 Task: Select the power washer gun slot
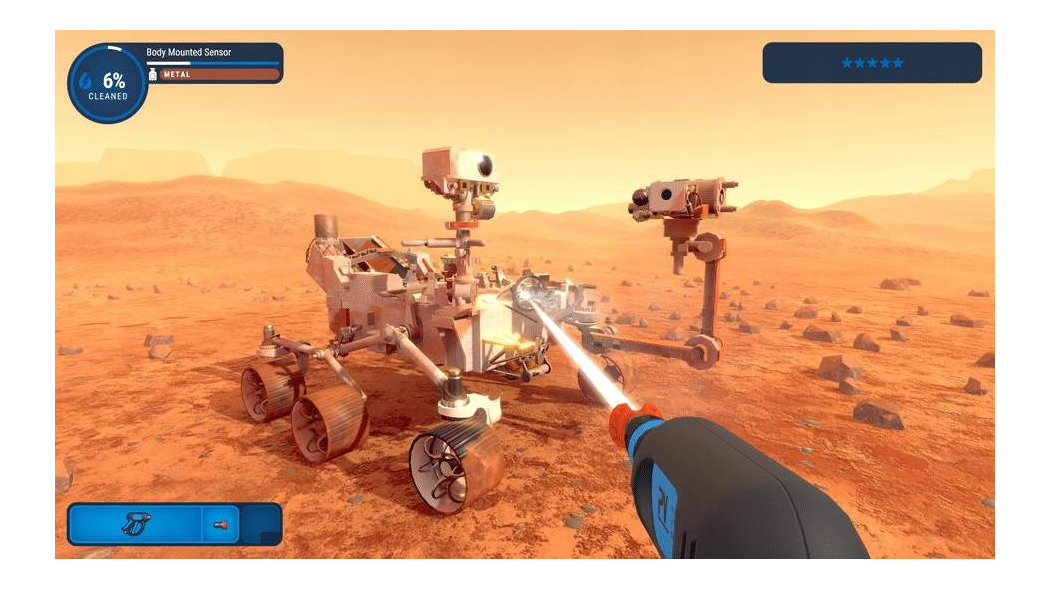(x=135, y=523)
